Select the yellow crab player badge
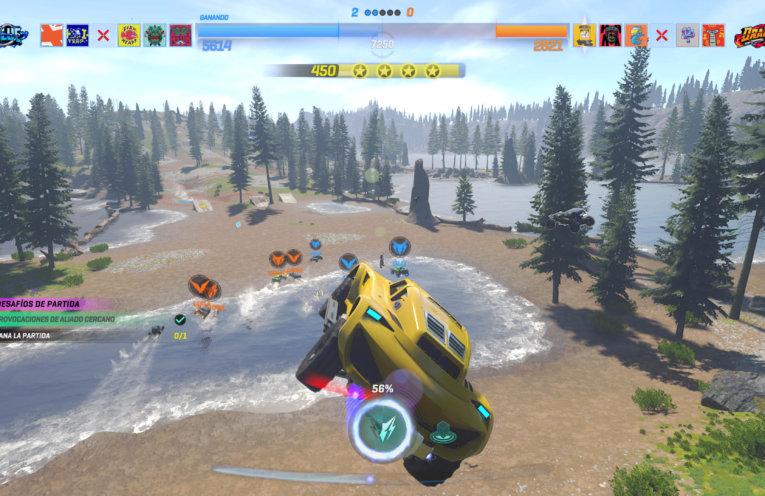This screenshot has height=496, width=765. [128, 36]
